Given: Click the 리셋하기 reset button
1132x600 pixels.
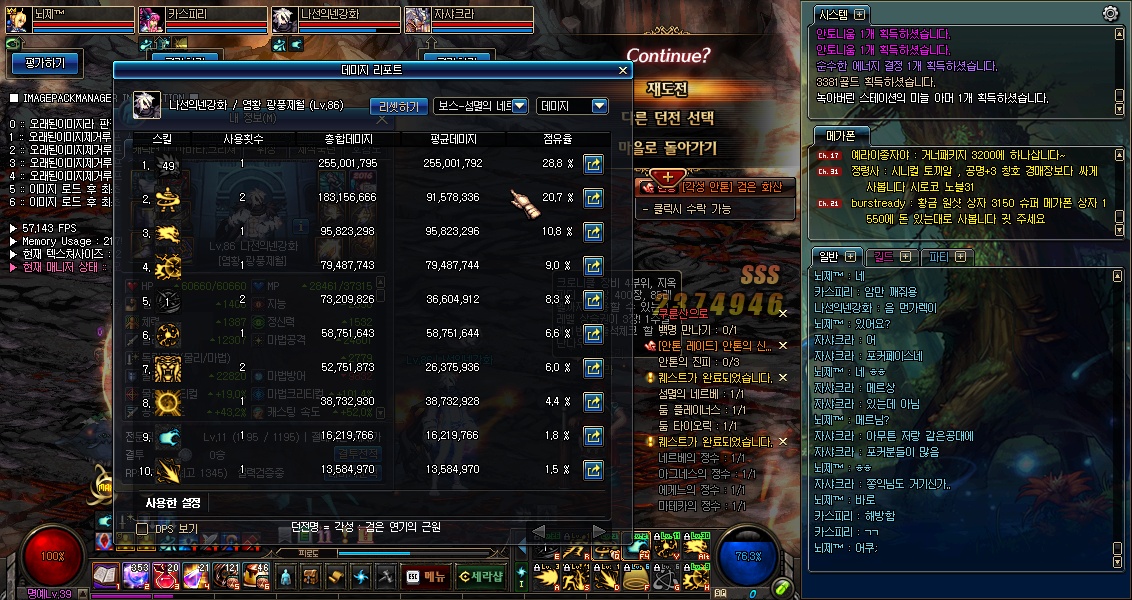Looking at the screenshot, I should pos(399,106).
